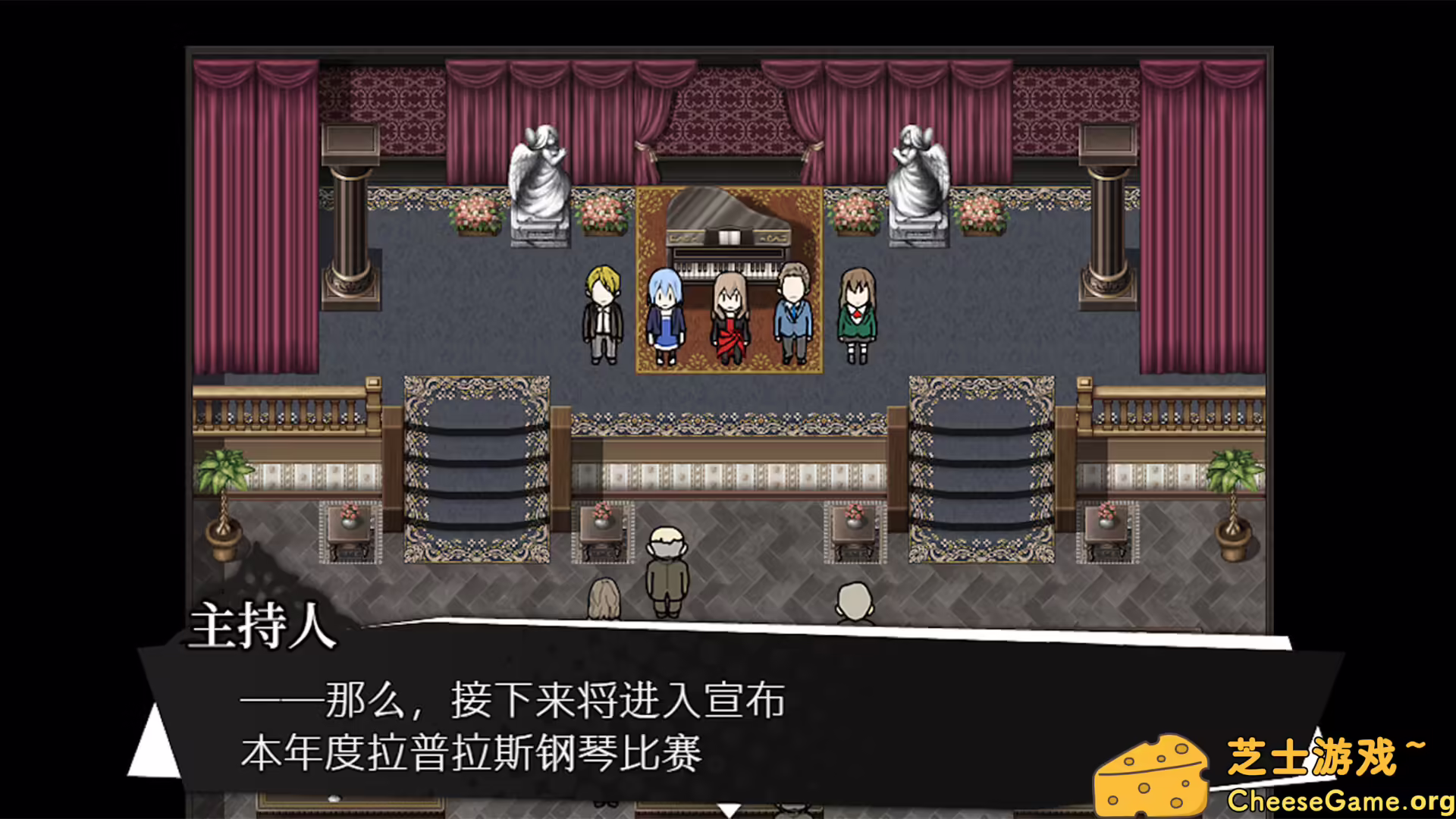Select the girl in green school uniform

click(x=858, y=318)
